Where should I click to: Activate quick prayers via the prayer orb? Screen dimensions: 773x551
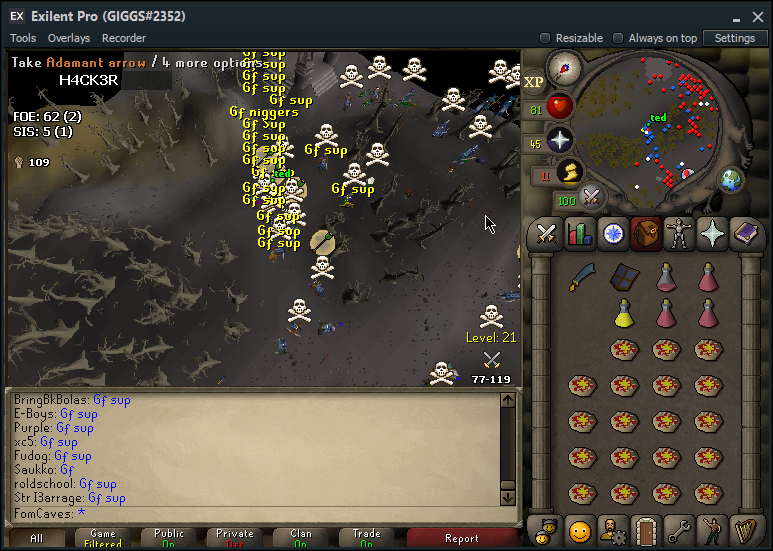(558, 140)
